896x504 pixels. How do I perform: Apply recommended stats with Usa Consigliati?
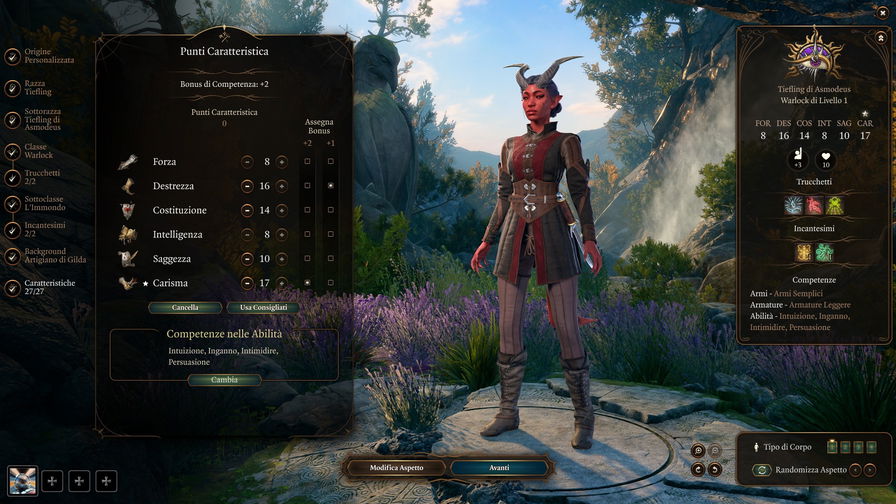(x=264, y=308)
